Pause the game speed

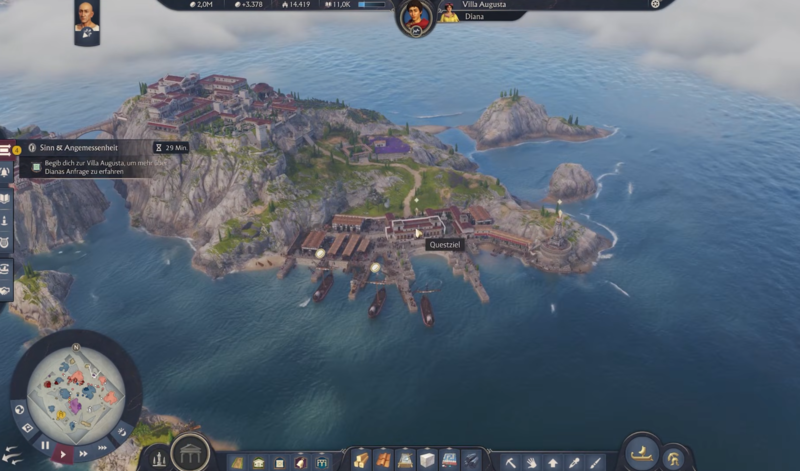(45, 445)
